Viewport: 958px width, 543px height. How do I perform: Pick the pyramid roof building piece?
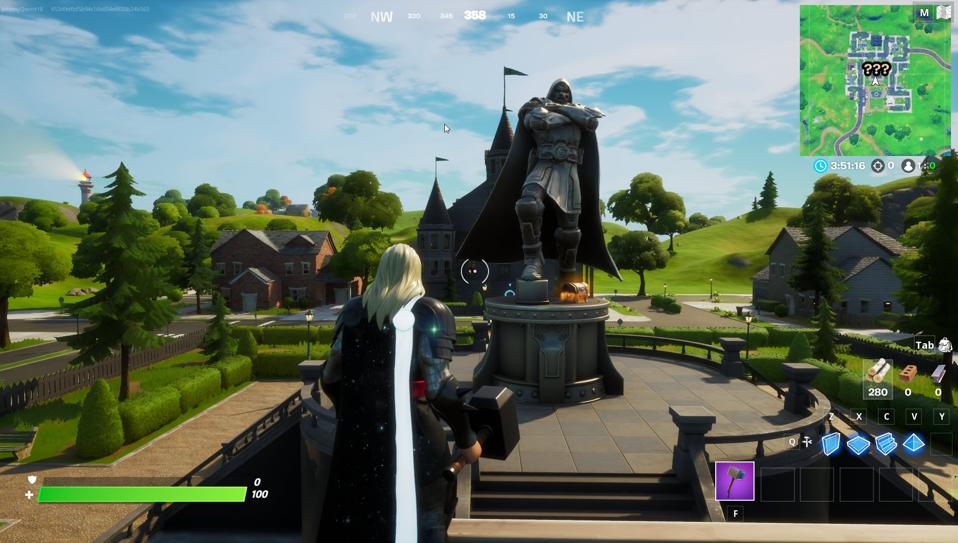click(914, 444)
